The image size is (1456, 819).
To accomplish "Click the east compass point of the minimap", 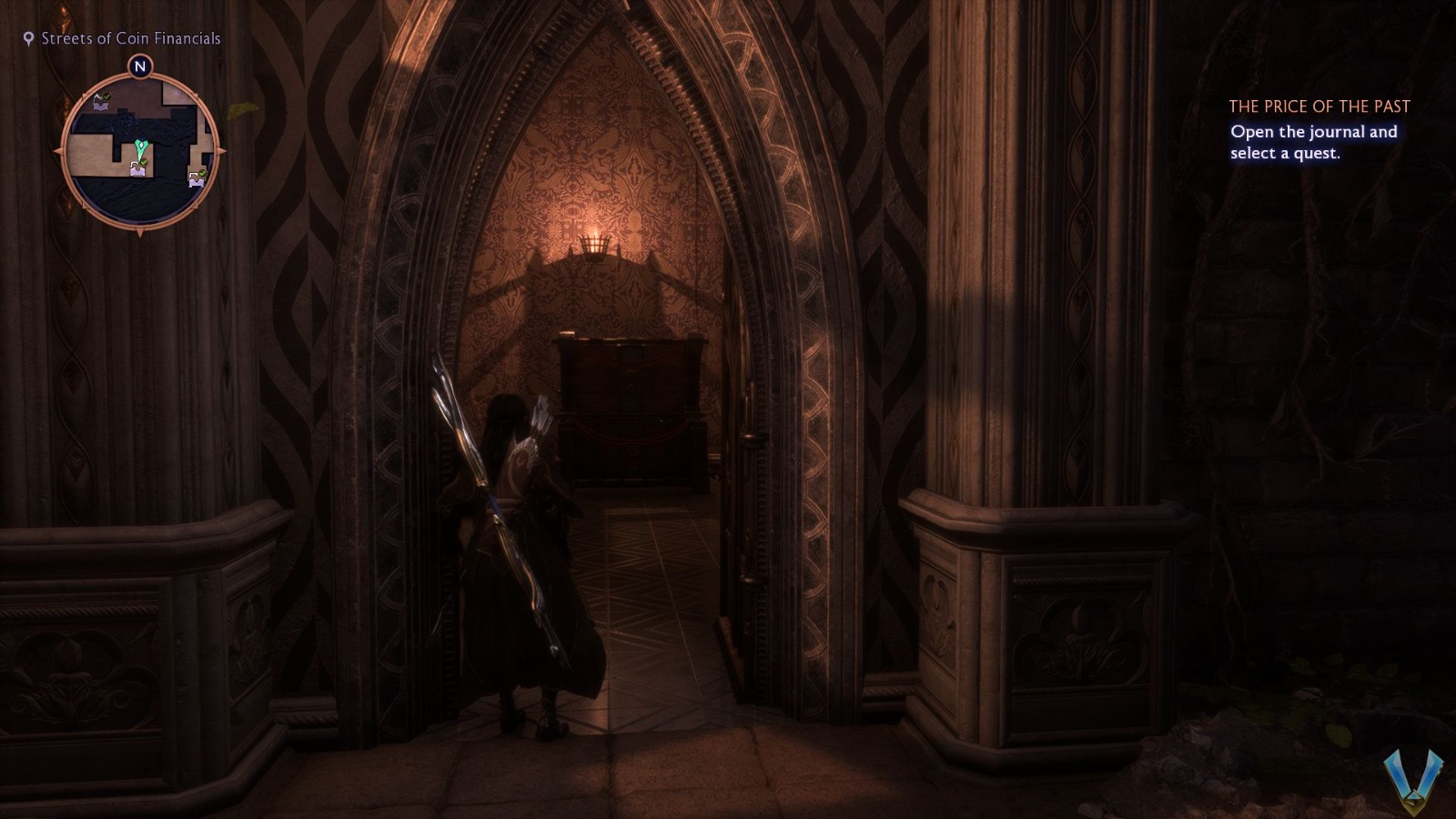I will click(x=219, y=150).
